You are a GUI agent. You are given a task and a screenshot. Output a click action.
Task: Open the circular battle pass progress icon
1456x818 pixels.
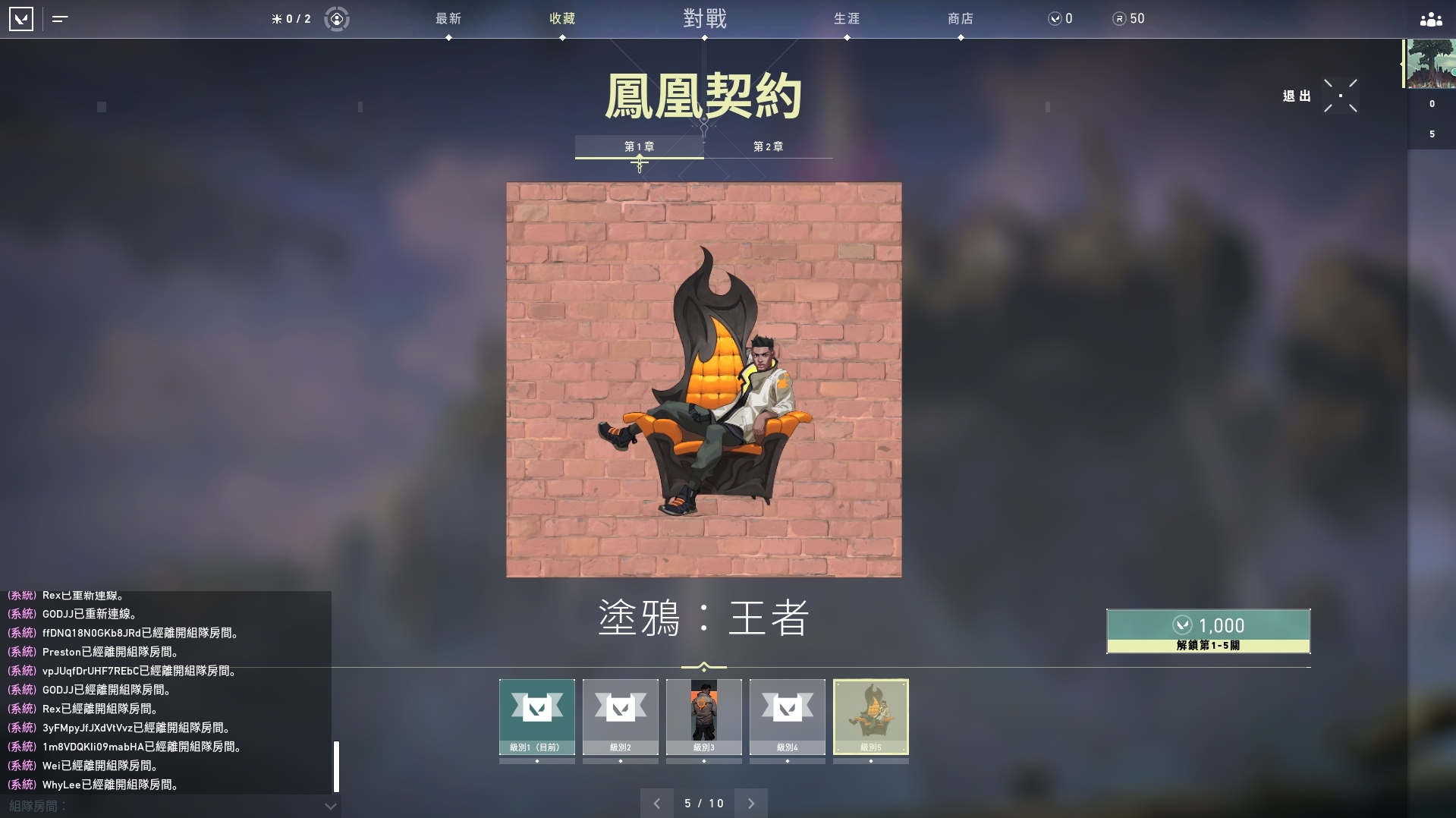pyautogui.click(x=336, y=19)
